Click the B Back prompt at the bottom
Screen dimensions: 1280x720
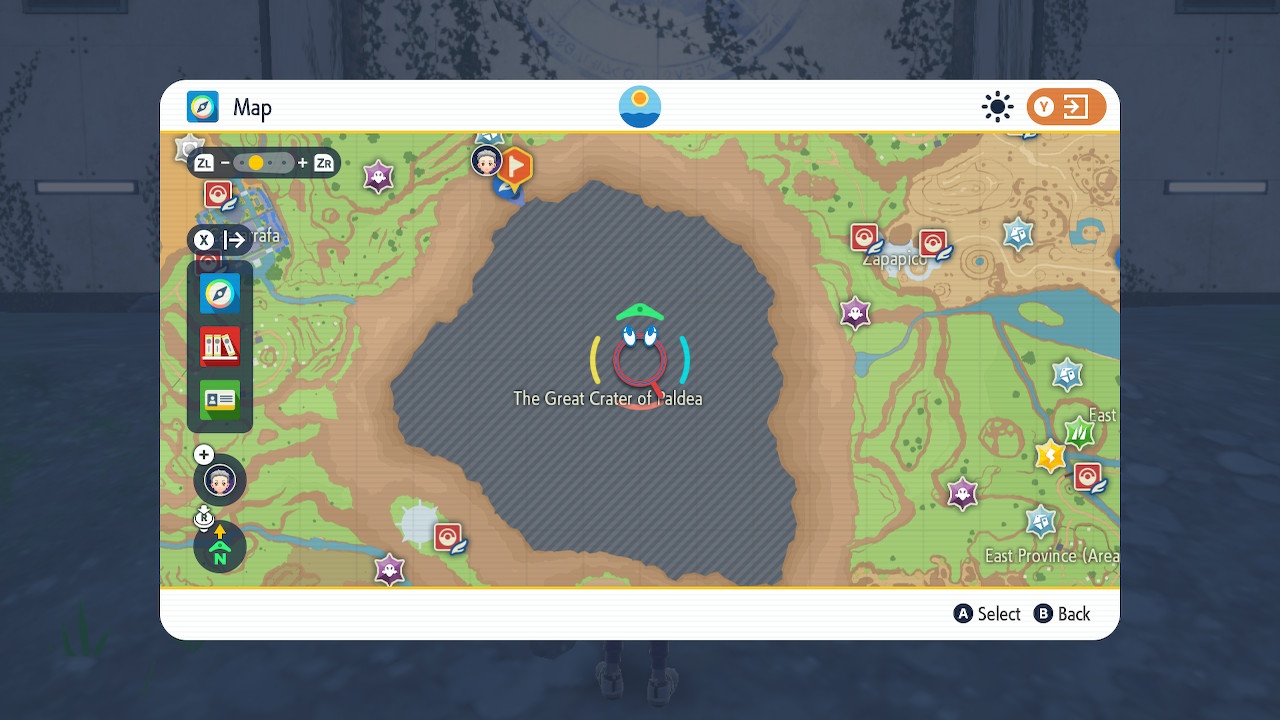click(x=1062, y=614)
